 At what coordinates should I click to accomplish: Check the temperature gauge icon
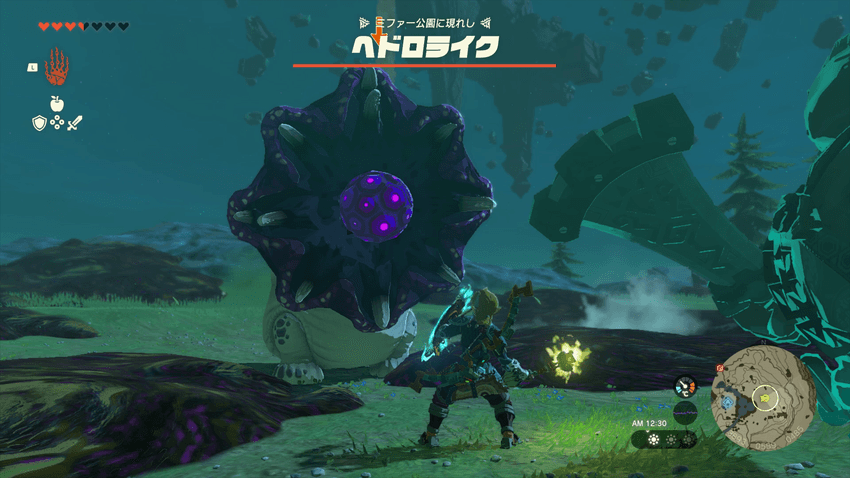[x=685, y=386]
